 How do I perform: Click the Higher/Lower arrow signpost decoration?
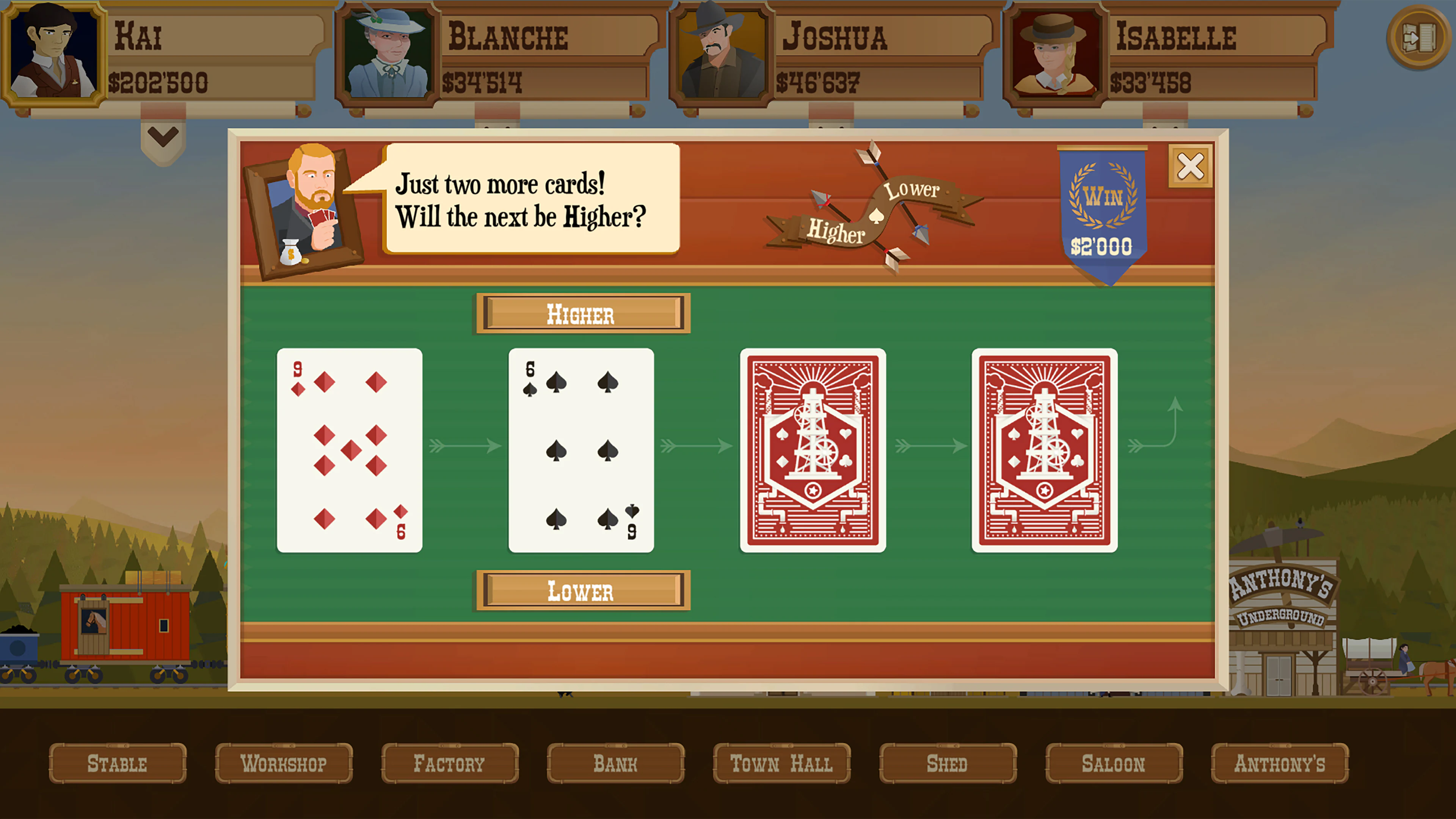point(873,215)
